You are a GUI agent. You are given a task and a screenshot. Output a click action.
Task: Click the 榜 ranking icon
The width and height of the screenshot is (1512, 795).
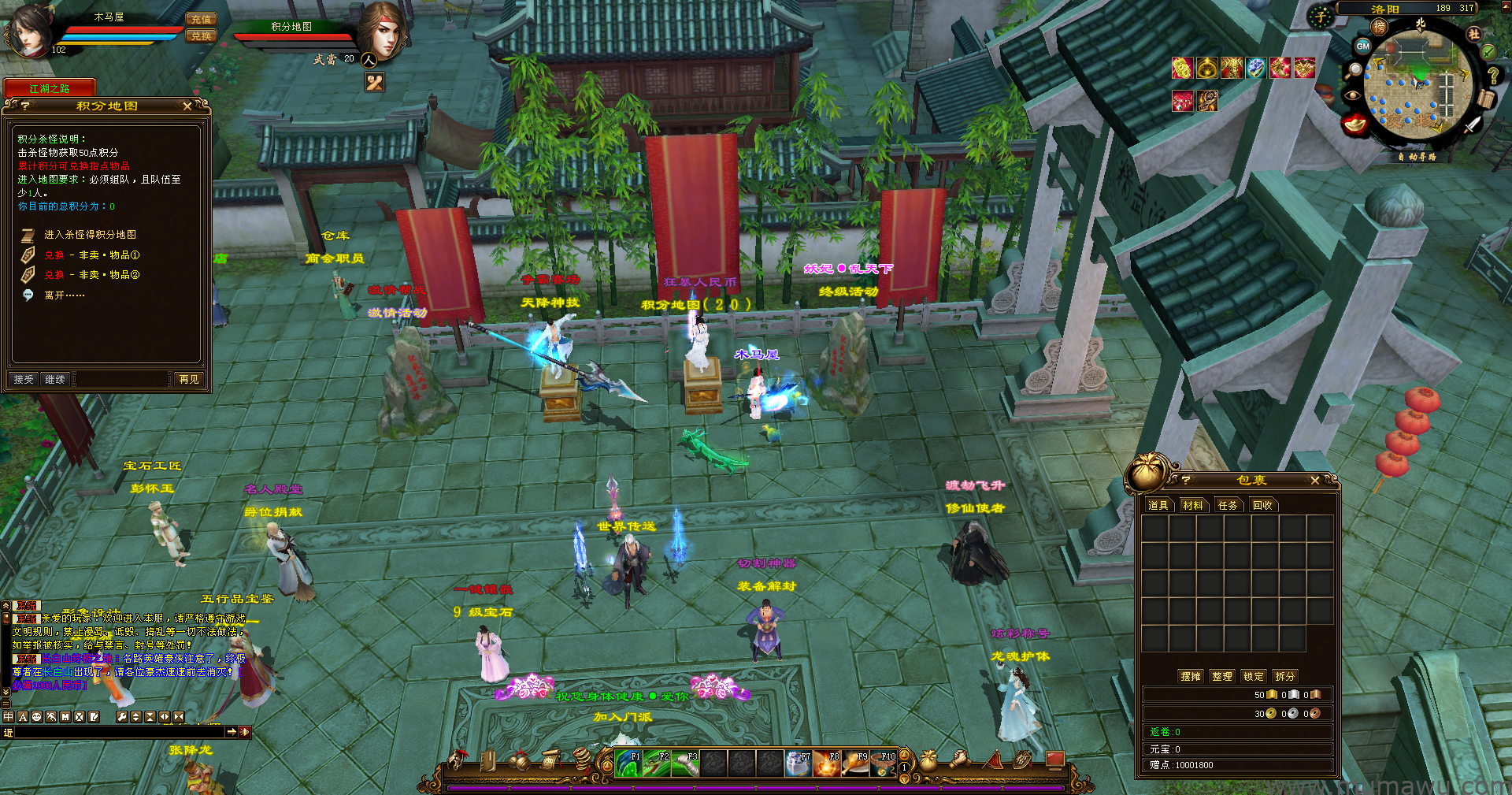(x=1380, y=27)
